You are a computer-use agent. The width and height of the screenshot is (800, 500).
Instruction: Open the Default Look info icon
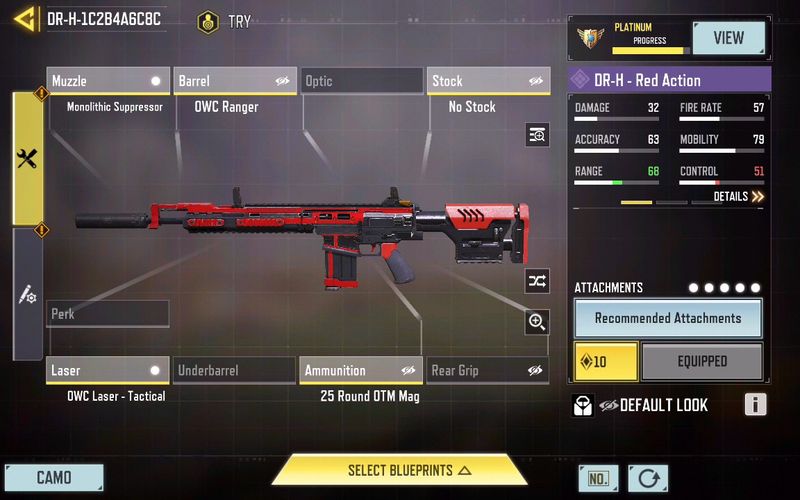(755, 405)
